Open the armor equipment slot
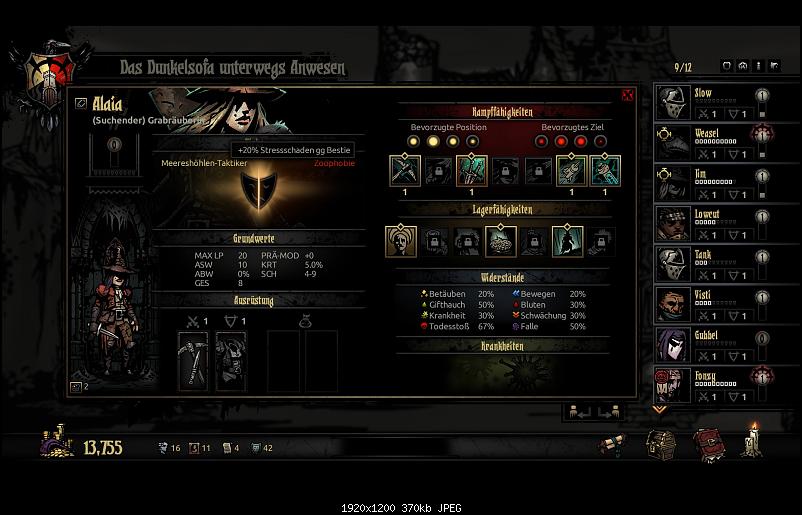This screenshot has width=802, height=515. tap(231, 359)
